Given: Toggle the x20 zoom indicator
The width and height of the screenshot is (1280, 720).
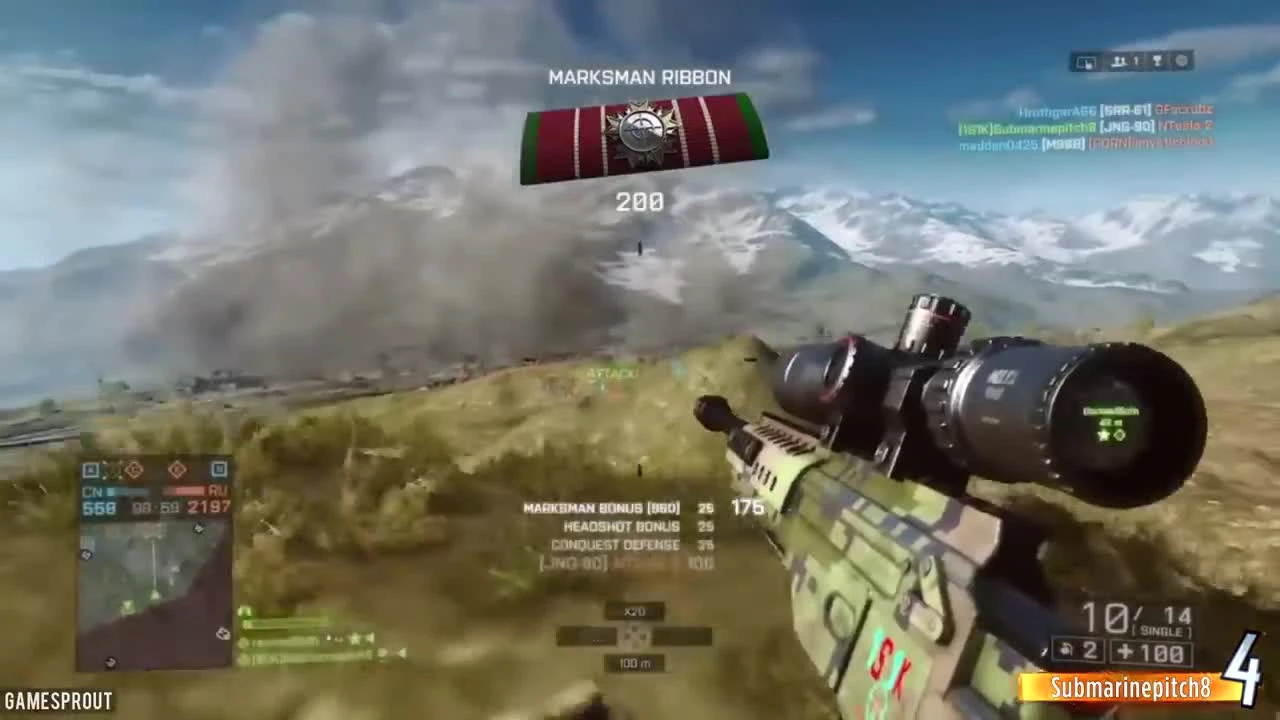Looking at the screenshot, I should point(637,611).
